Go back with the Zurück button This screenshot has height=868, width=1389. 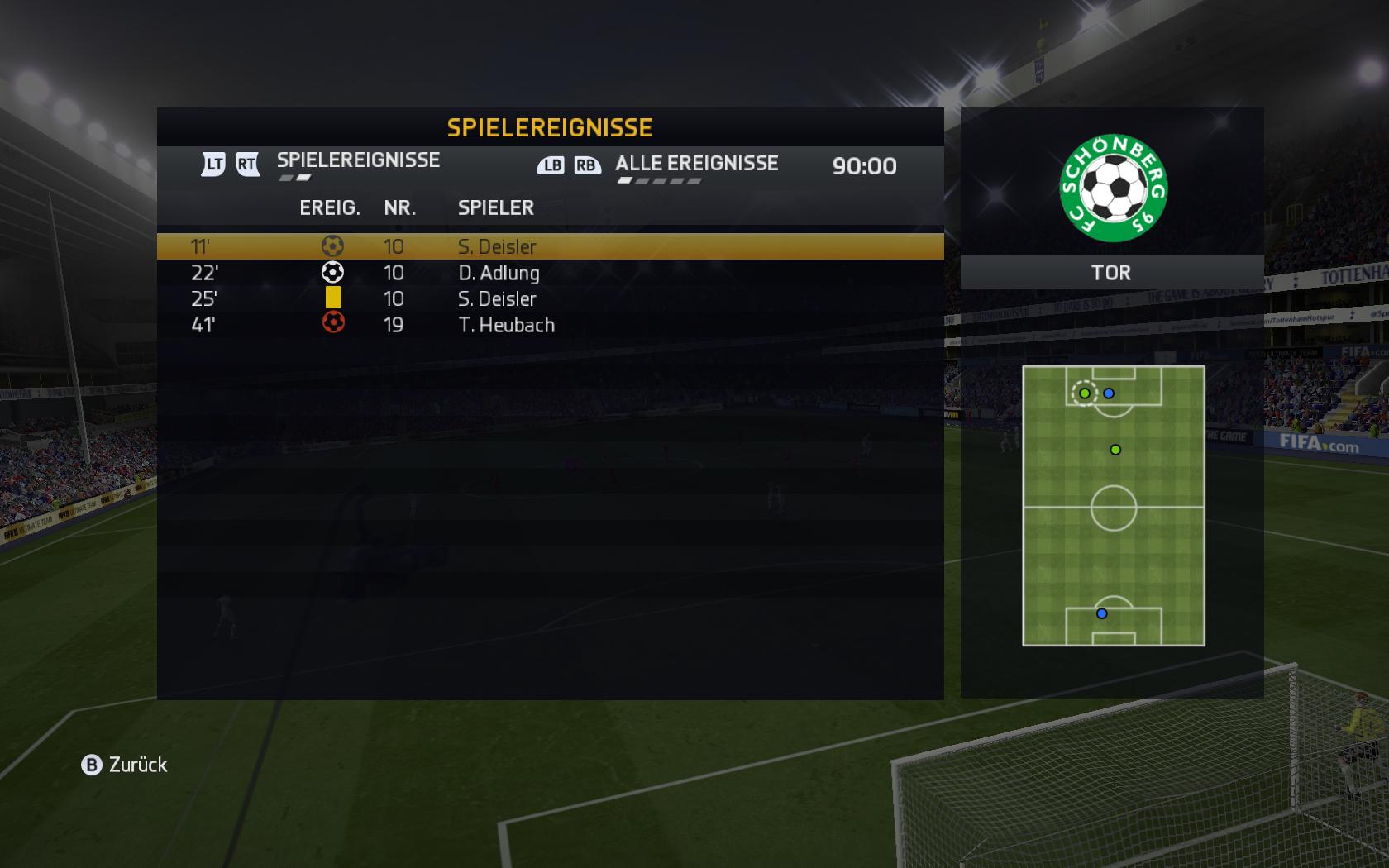tap(125, 765)
